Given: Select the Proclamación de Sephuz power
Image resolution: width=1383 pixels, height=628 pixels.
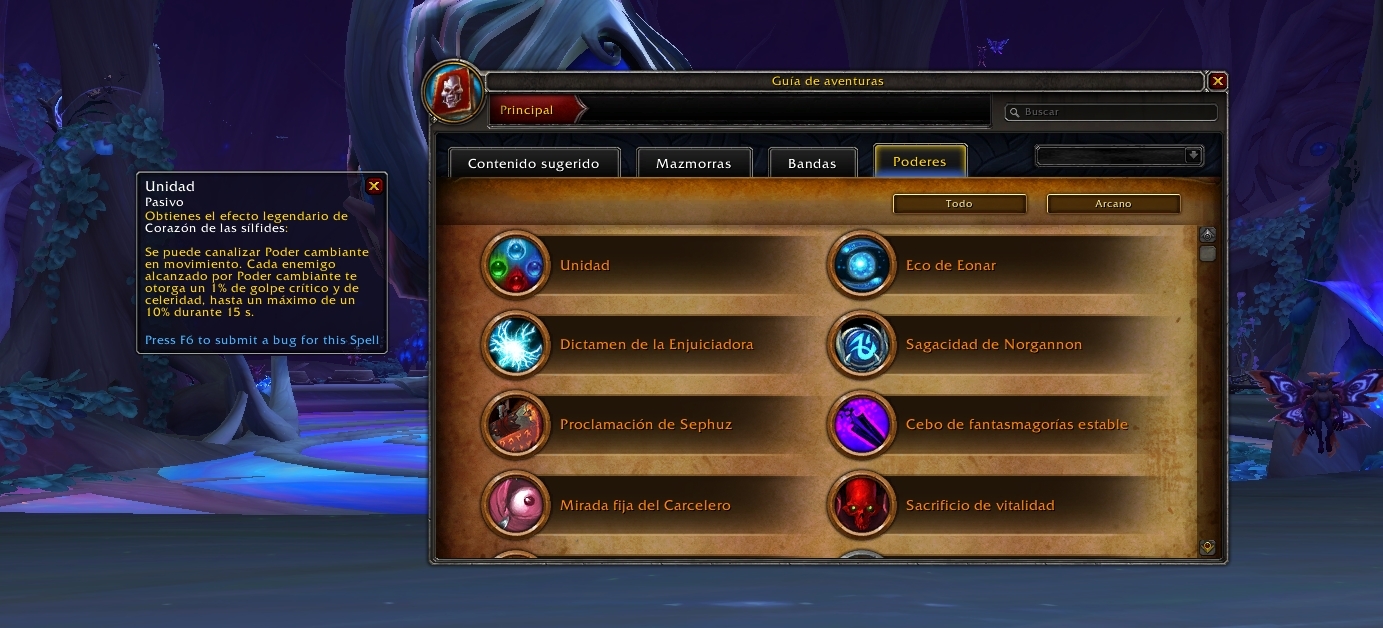Looking at the screenshot, I should pos(645,425).
